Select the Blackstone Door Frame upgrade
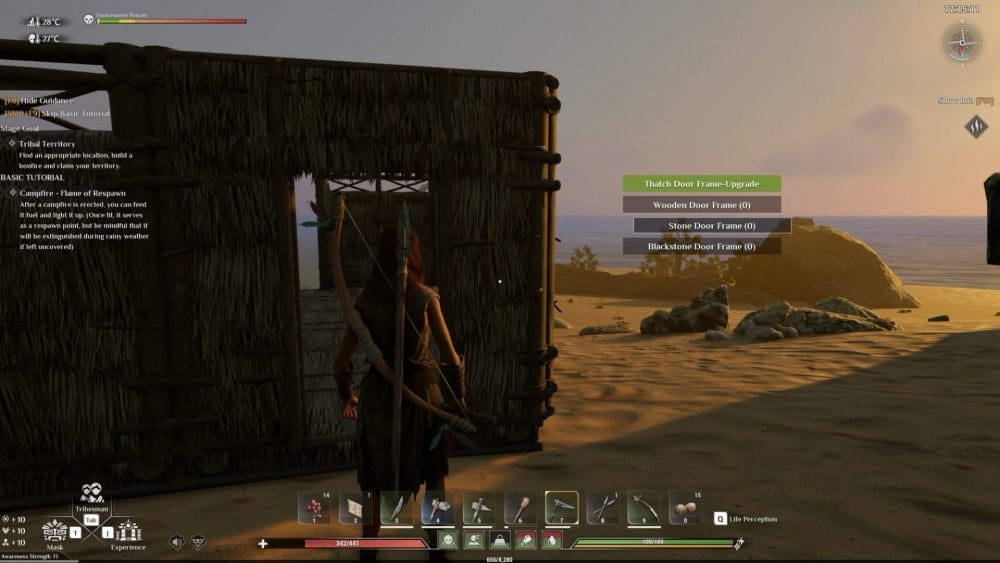The height and width of the screenshot is (563, 1000). 701,246
